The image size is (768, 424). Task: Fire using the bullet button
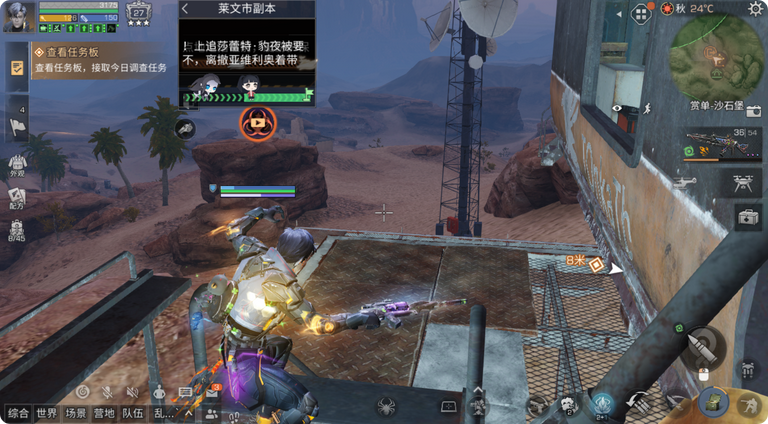(x=703, y=345)
